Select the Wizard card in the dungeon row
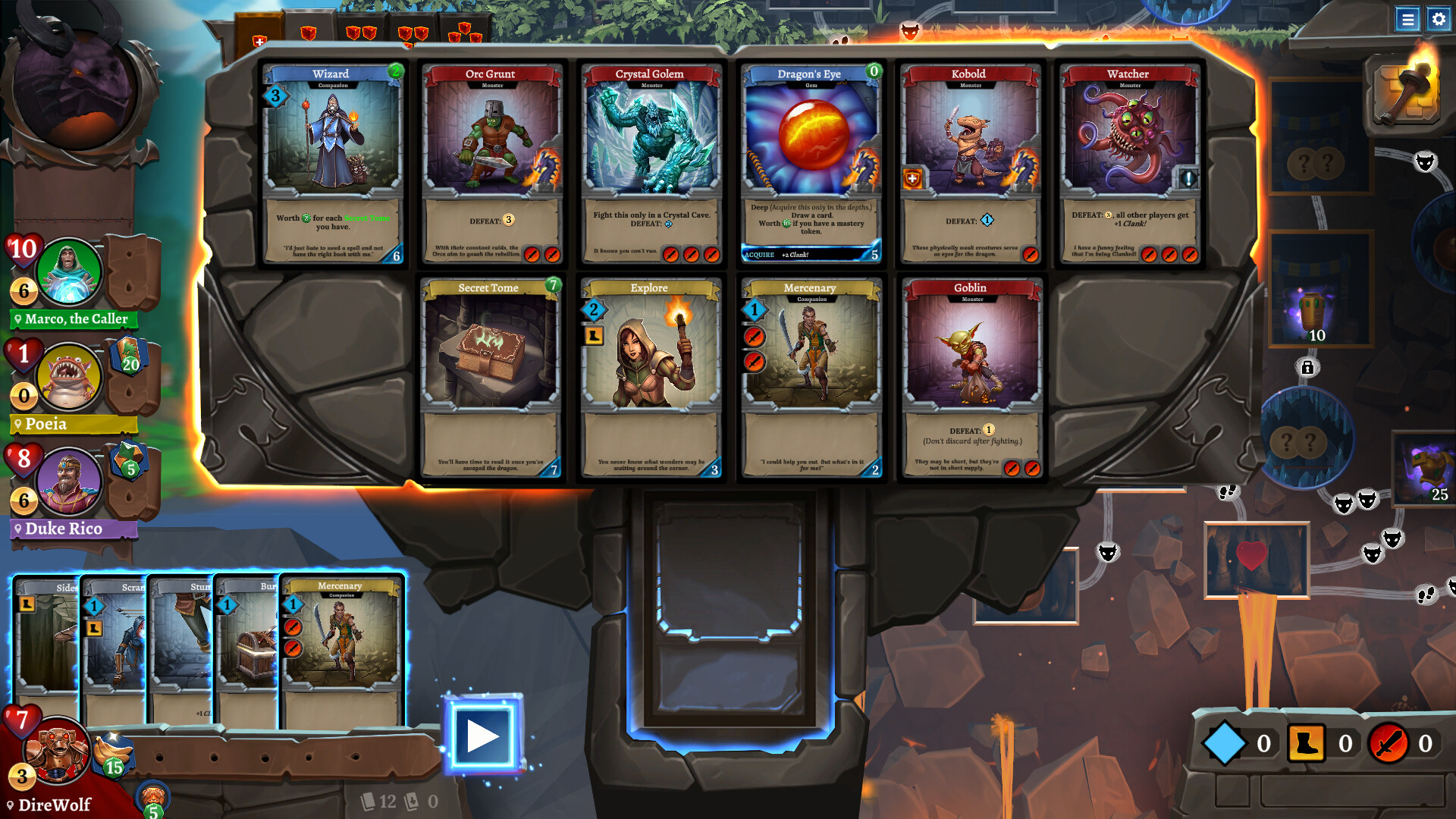Image resolution: width=1456 pixels, height=819 pixels. [332, 163]
